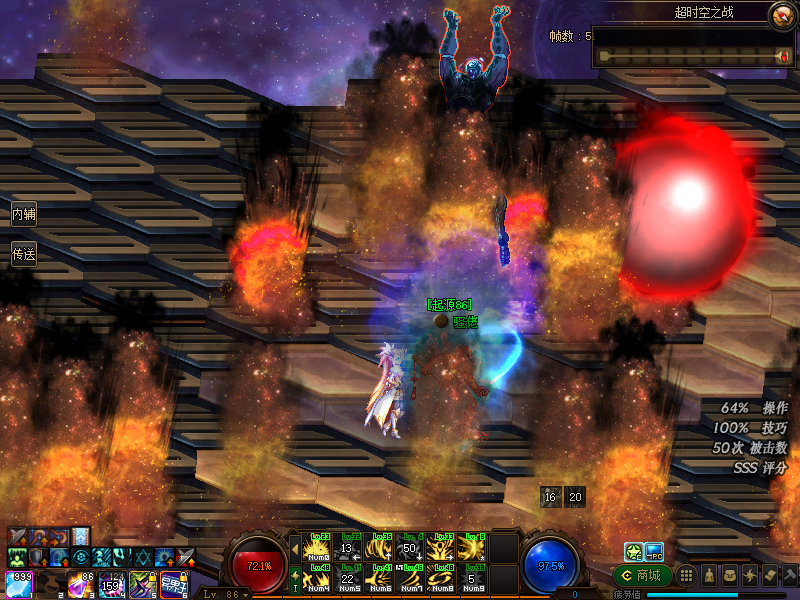Screen dimensions: 800x600
Task: Open the character silhouette menu
Action: [707, 576]
